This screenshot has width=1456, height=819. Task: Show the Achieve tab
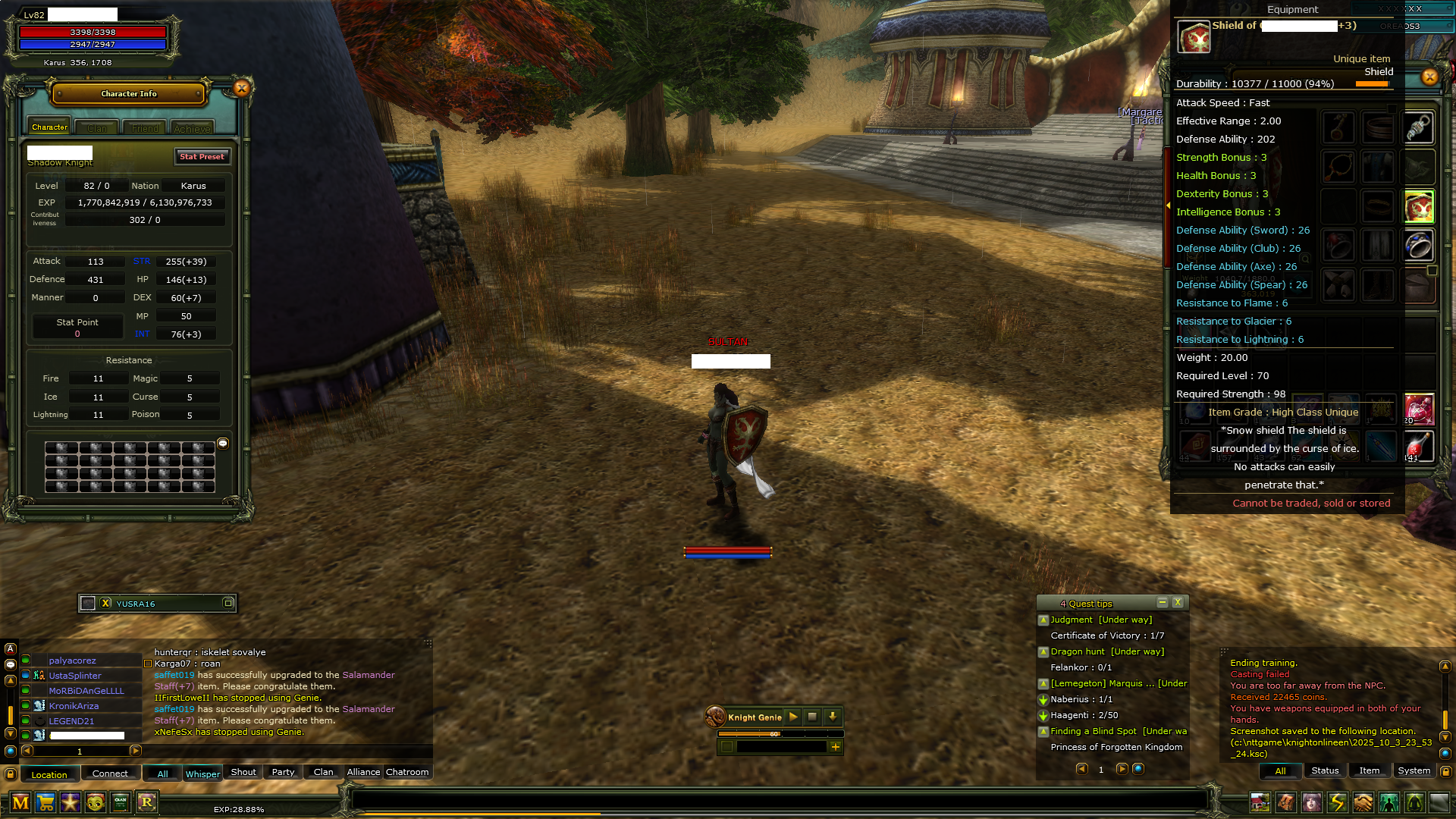[x=192, y=128]
